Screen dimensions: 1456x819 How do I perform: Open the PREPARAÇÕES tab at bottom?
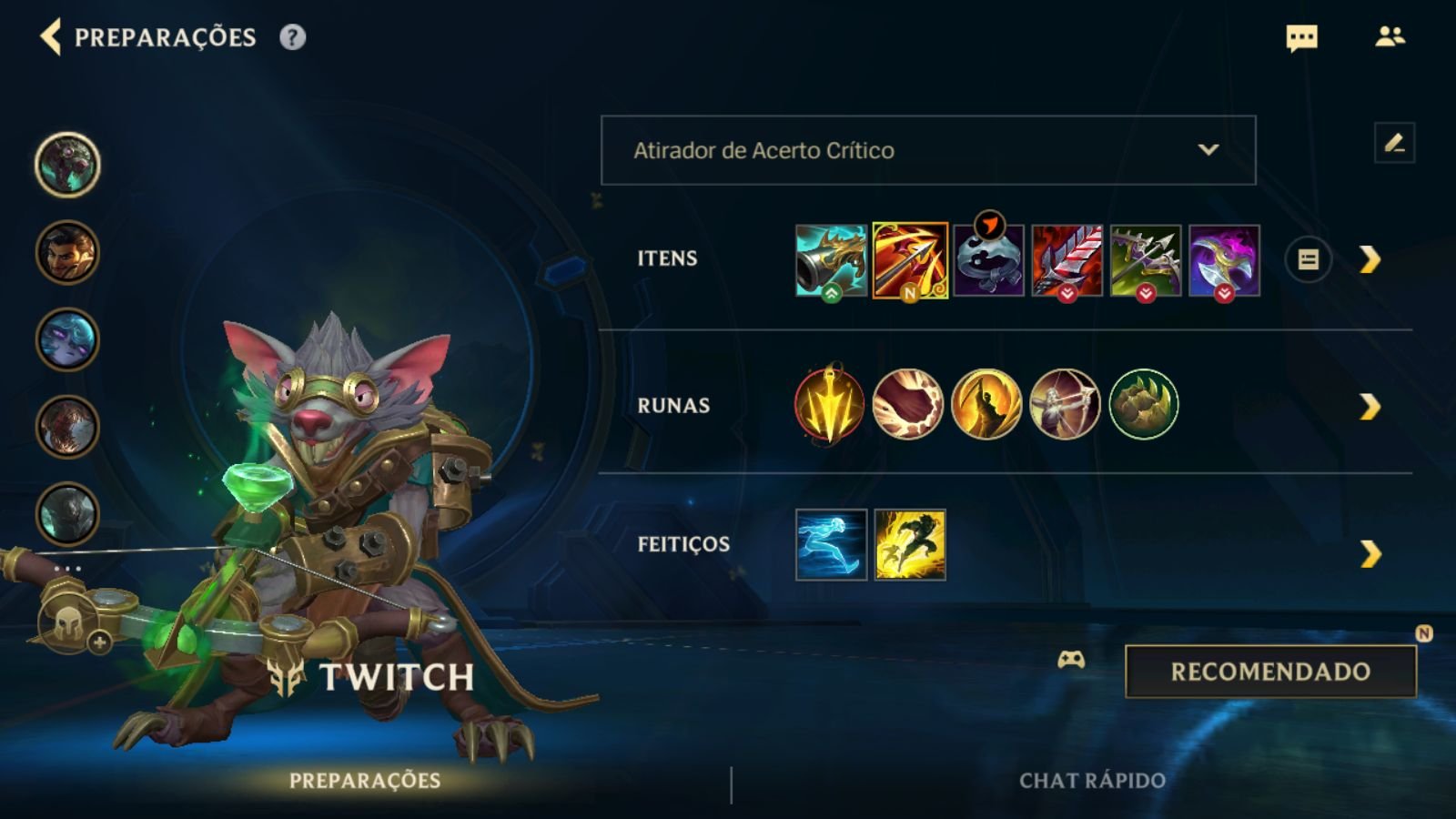point(366,779)
